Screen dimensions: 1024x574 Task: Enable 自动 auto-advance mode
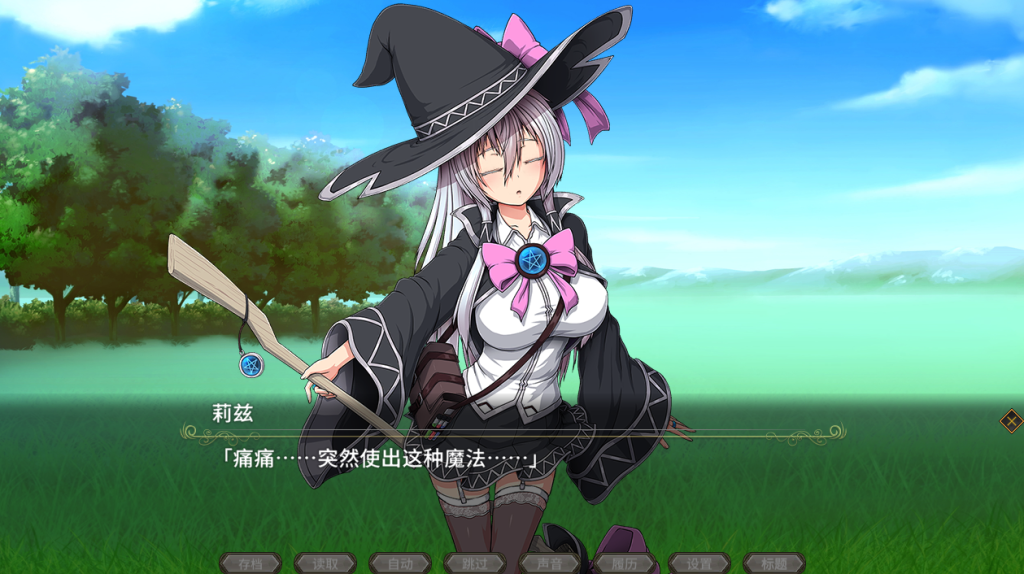click(x=400, y=564)
